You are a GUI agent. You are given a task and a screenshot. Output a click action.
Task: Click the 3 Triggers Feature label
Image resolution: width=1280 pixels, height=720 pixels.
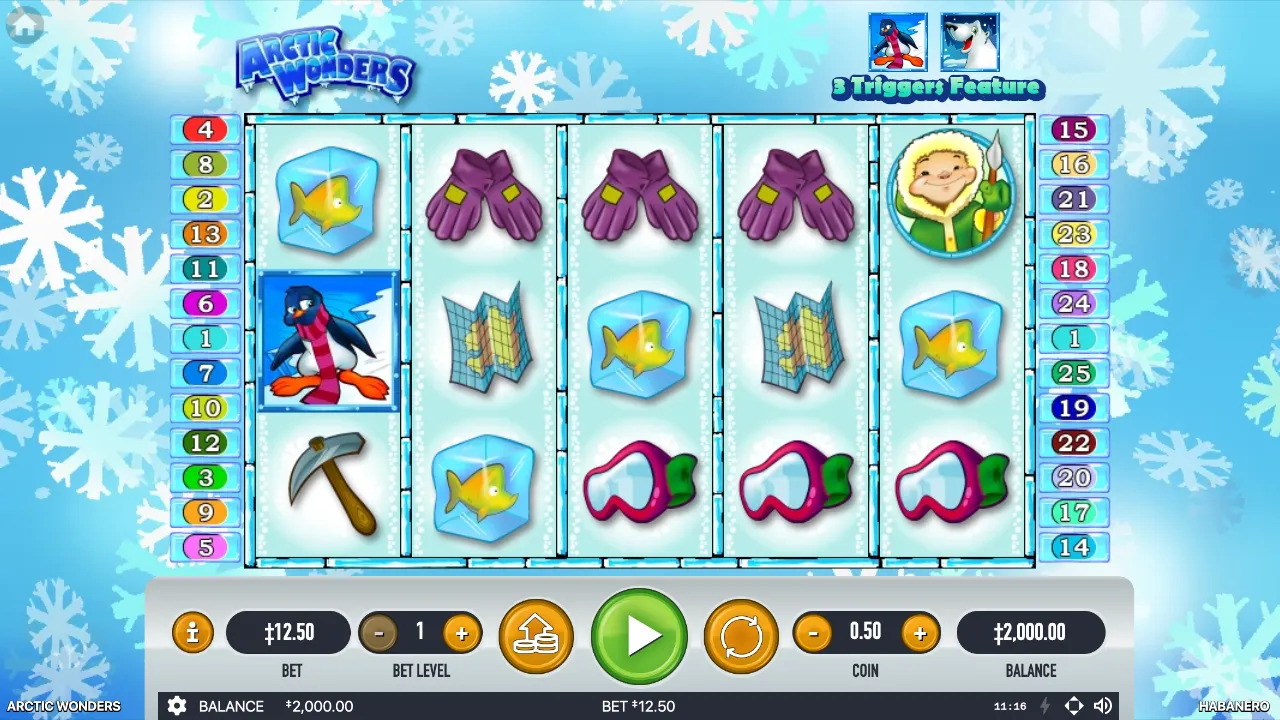point(938,89)
